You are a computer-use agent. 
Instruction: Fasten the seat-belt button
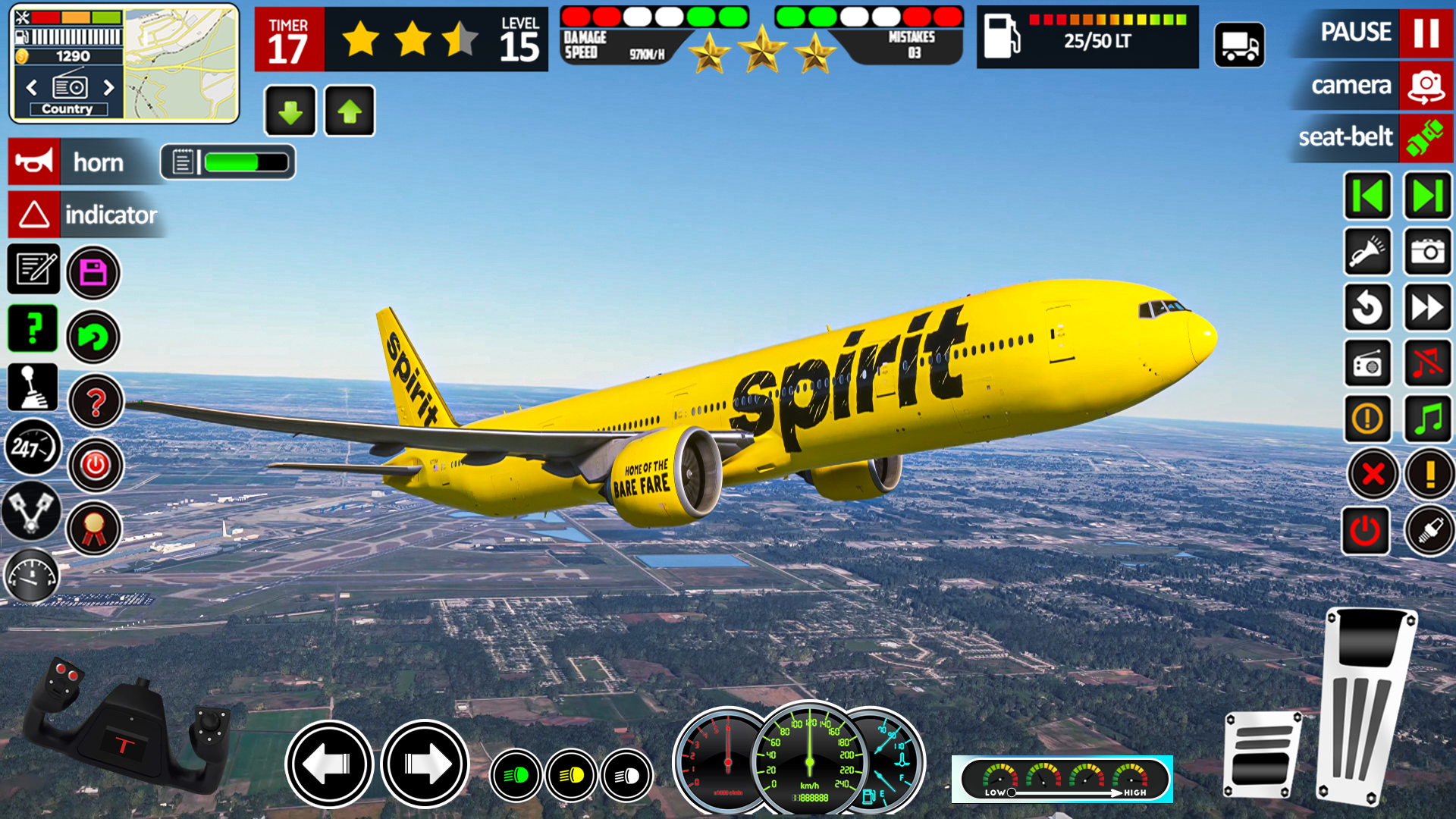click(1426, 138)
